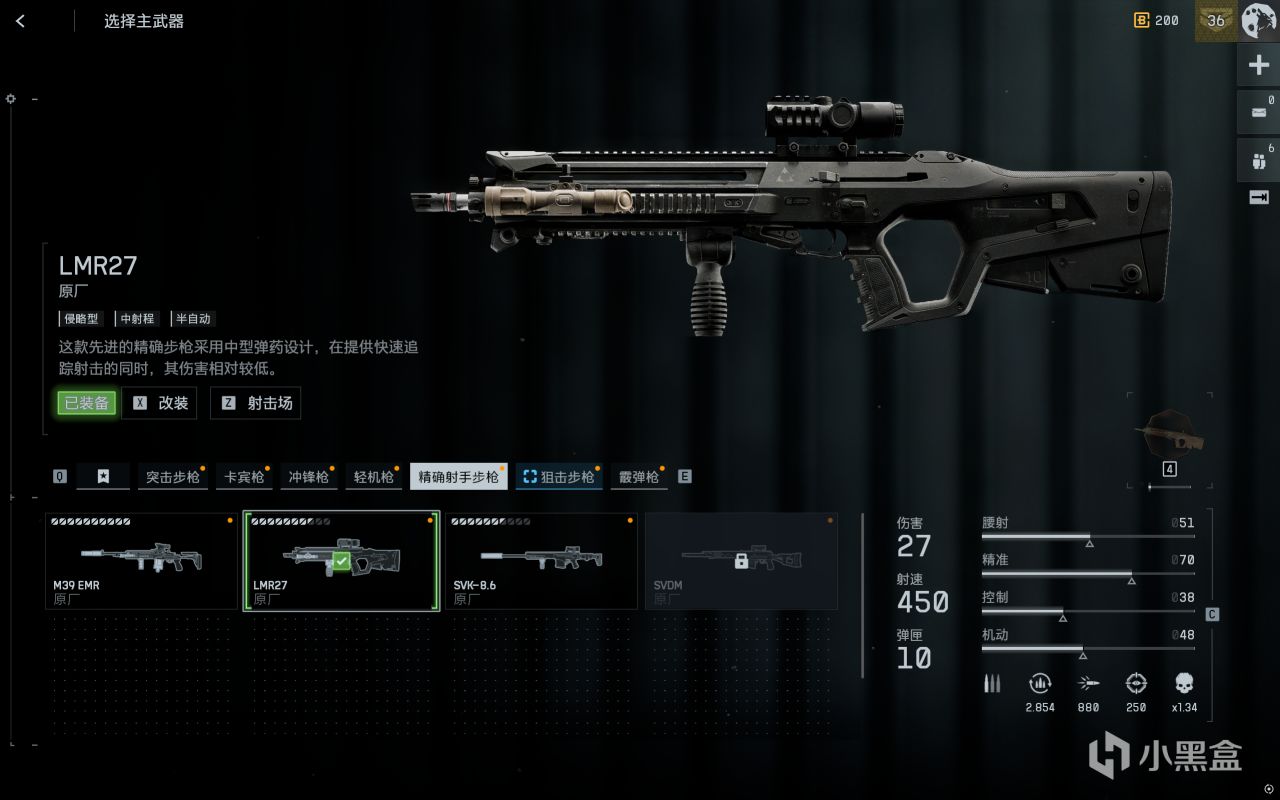1280x800 pixels.
Task: Enter the 射击场 firing range
Action: click(x=256, y=403)
